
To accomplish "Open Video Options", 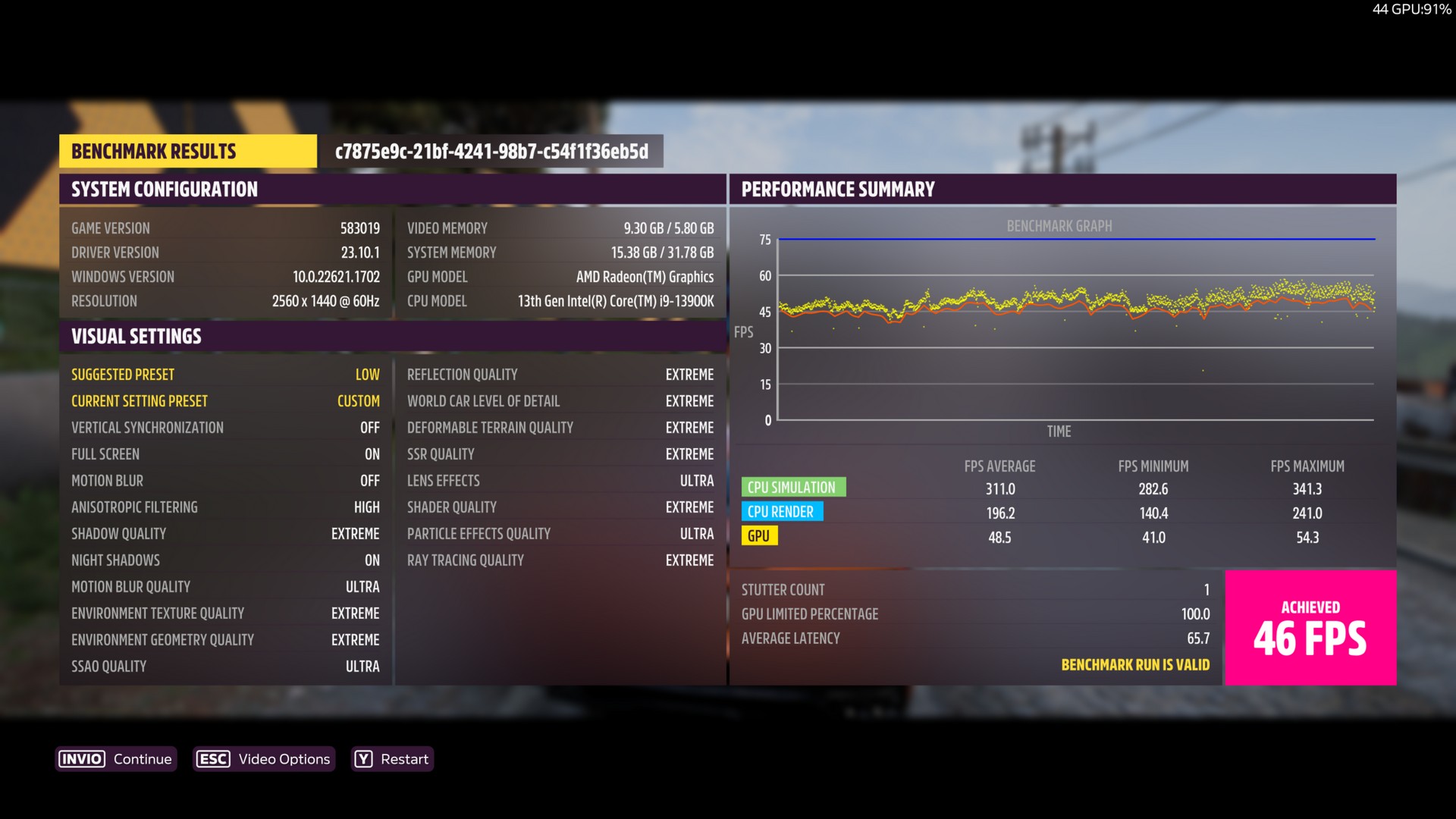I will [263, 759].
